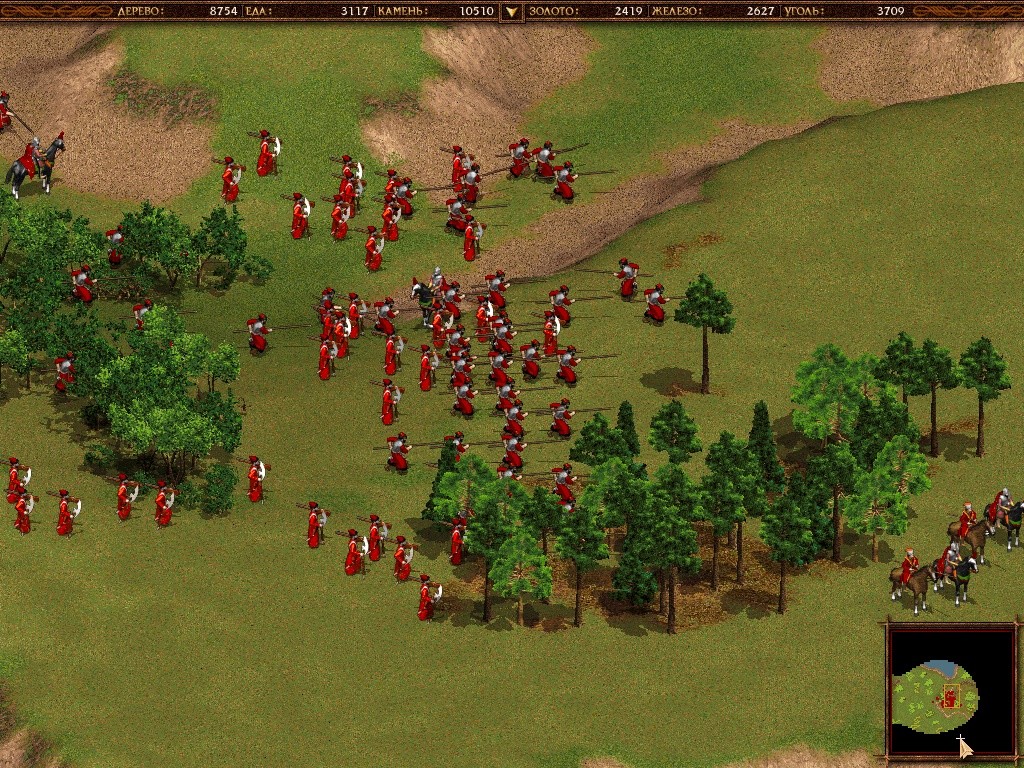
Task: Open the menu arrow in the resource bar
Action: 512,12
